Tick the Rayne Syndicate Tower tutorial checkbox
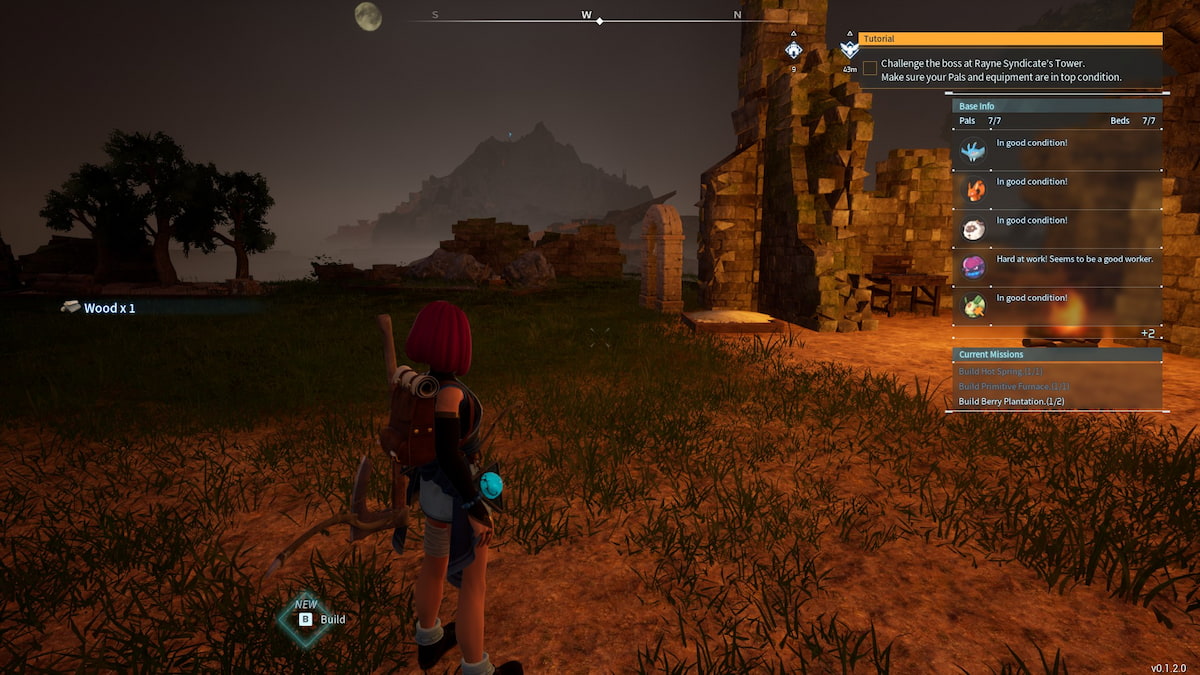The height and width of the screenshot is (675, 1200). (870, 68)
